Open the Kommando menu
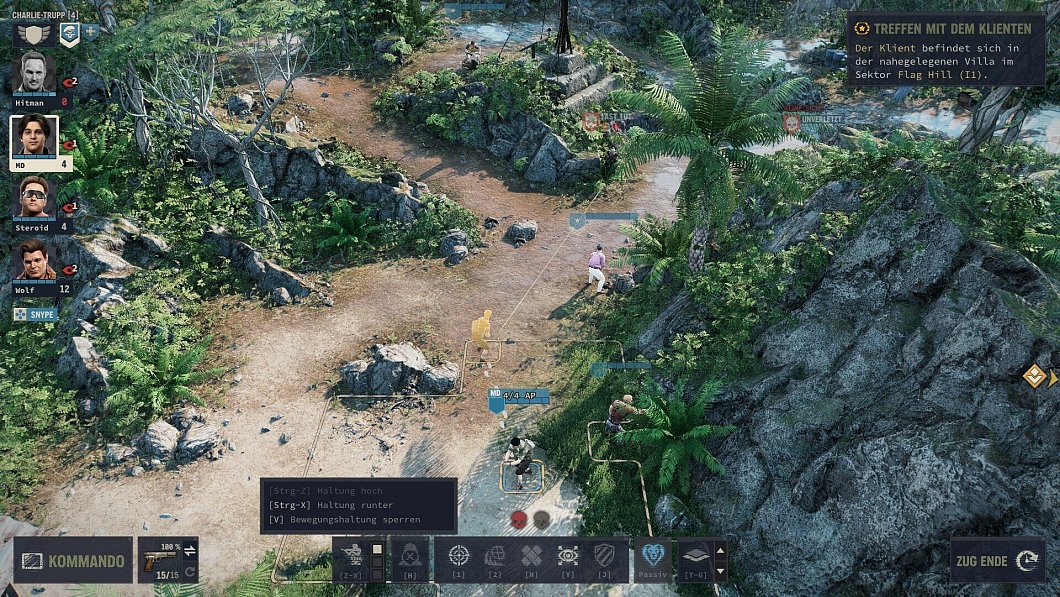The height and width of the screenshot is (597, 1060). pos(72,561)
